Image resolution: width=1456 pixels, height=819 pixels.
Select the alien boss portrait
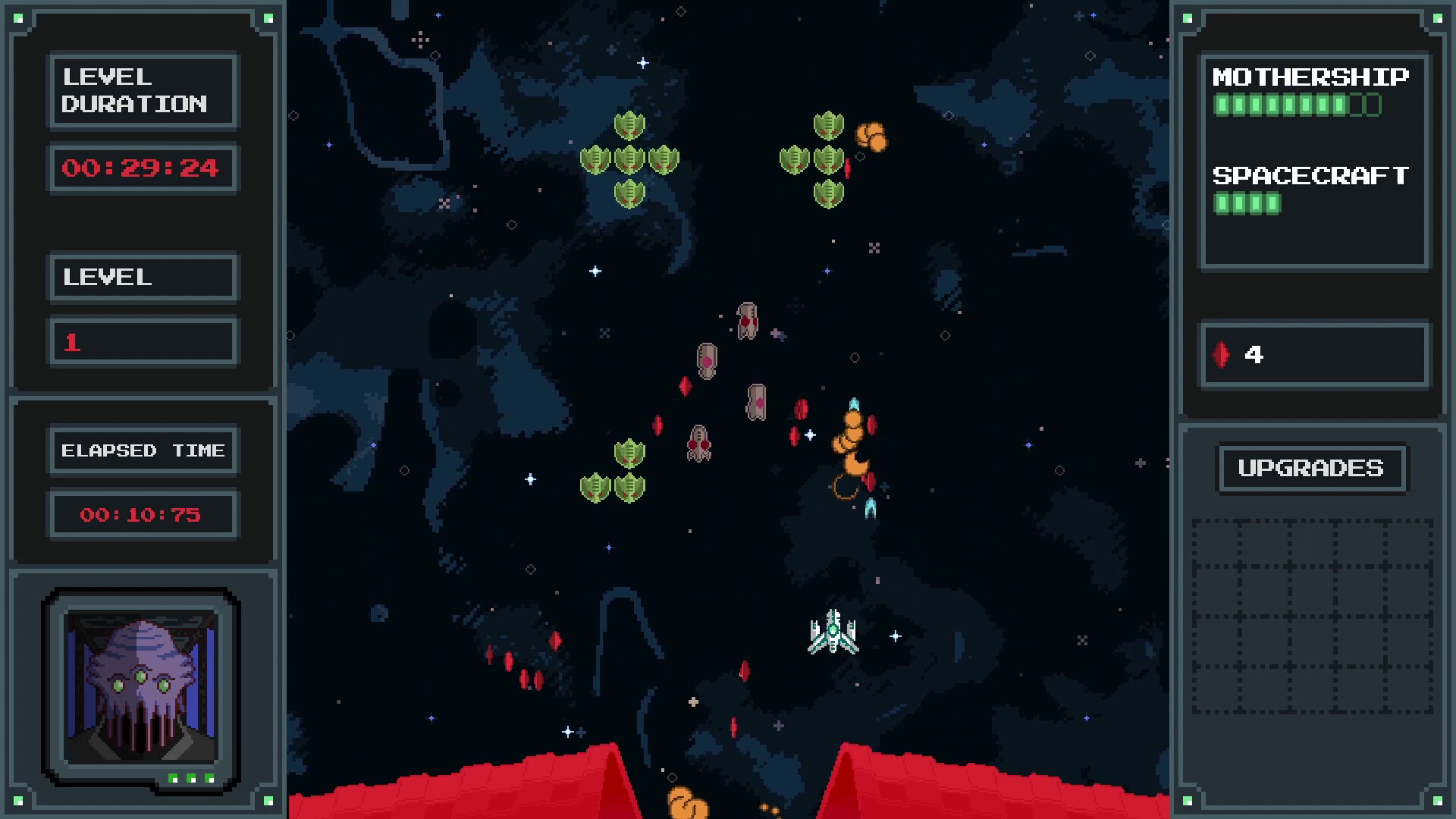141,686
